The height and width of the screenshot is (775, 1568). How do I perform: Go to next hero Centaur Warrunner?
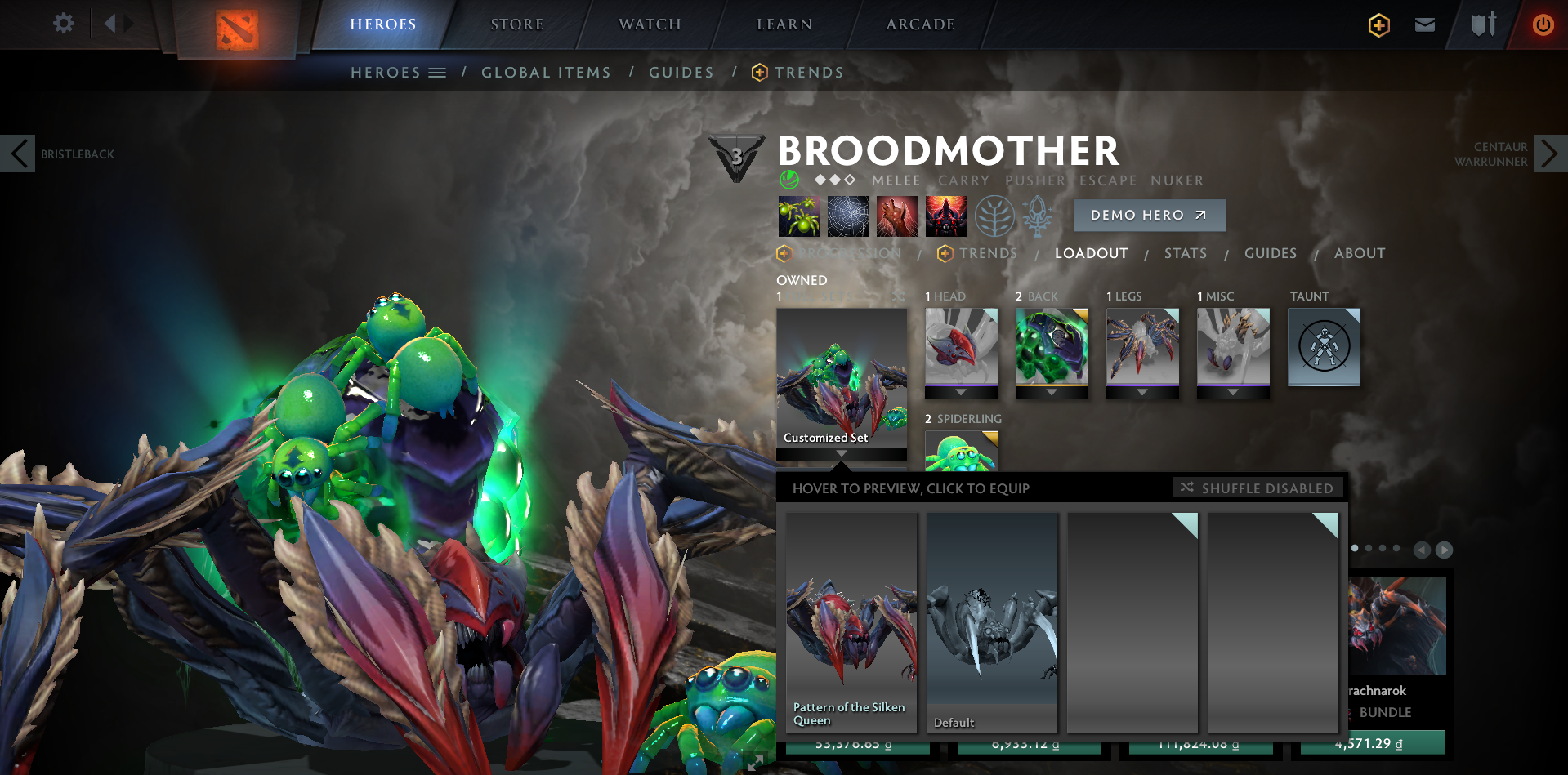1549,154
